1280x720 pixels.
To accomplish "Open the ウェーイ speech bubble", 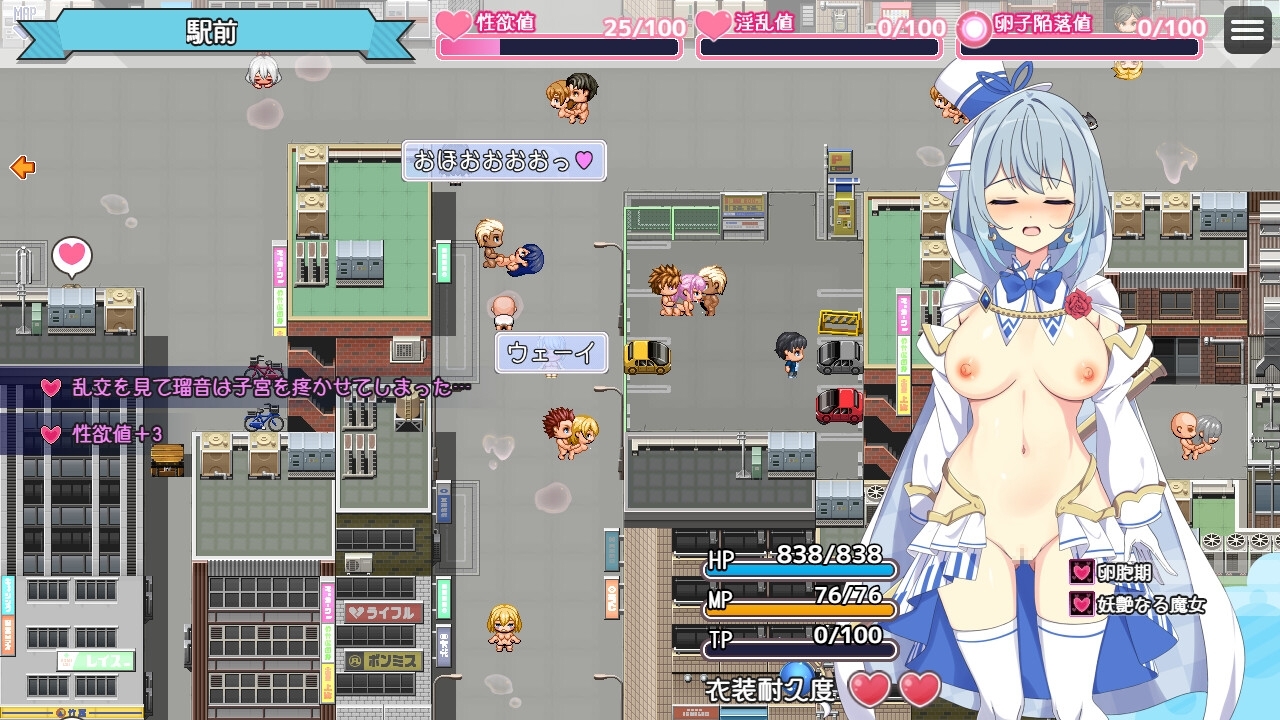I will [x=551, y=353].
